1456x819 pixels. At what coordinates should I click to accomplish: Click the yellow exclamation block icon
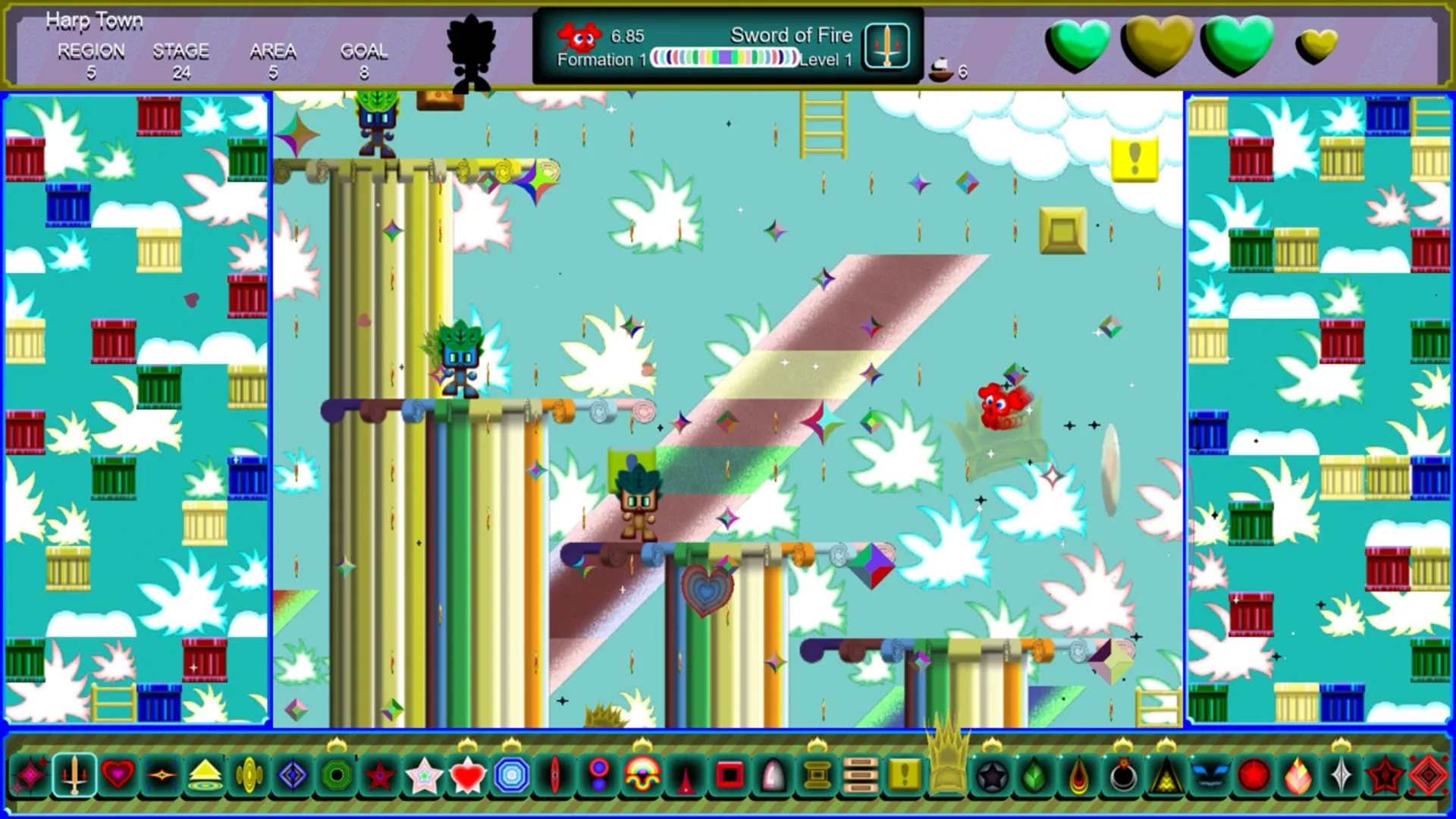click(x=905, y=775)
